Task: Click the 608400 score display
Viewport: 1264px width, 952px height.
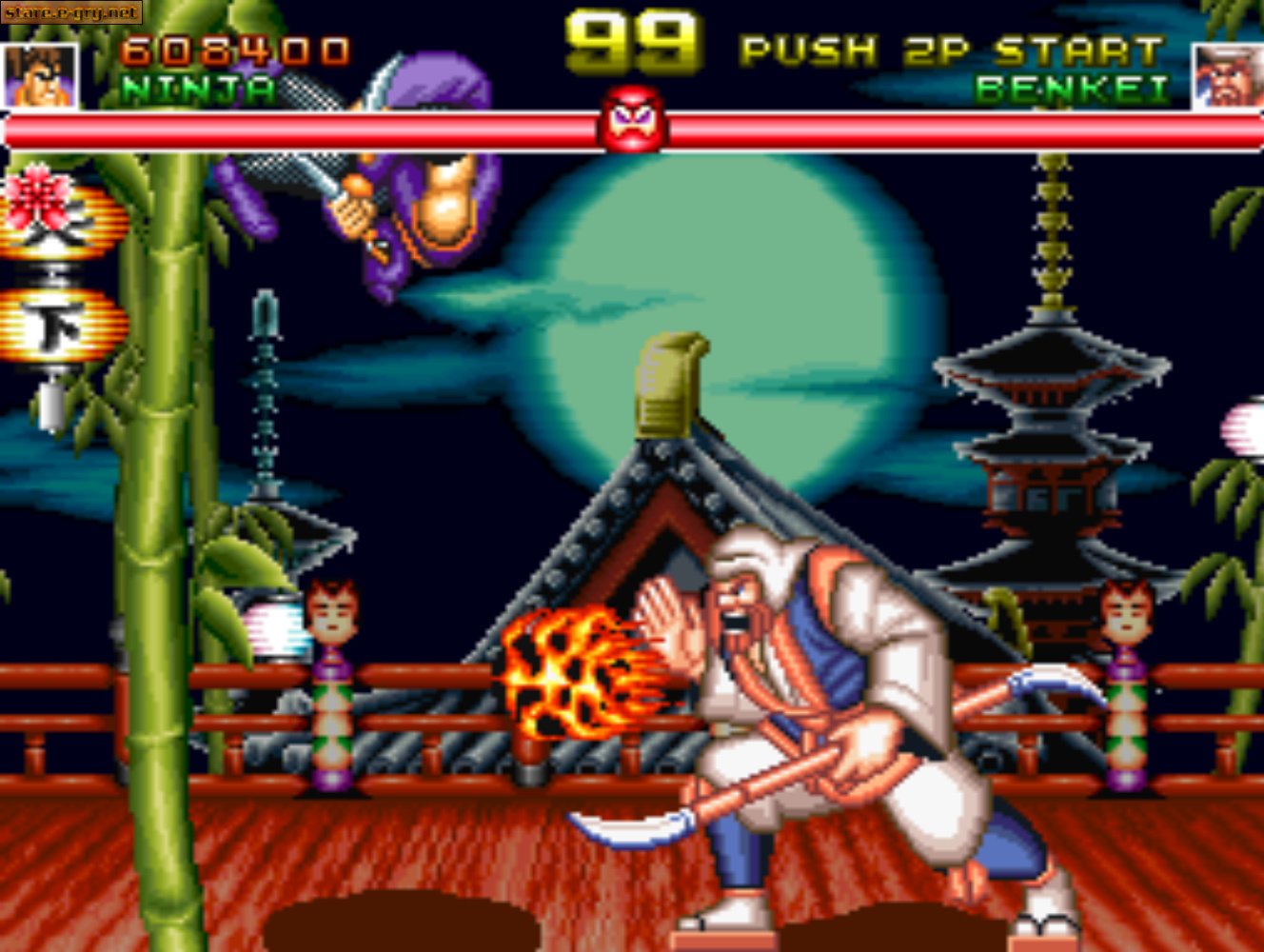Action: [x=238, y=46]
